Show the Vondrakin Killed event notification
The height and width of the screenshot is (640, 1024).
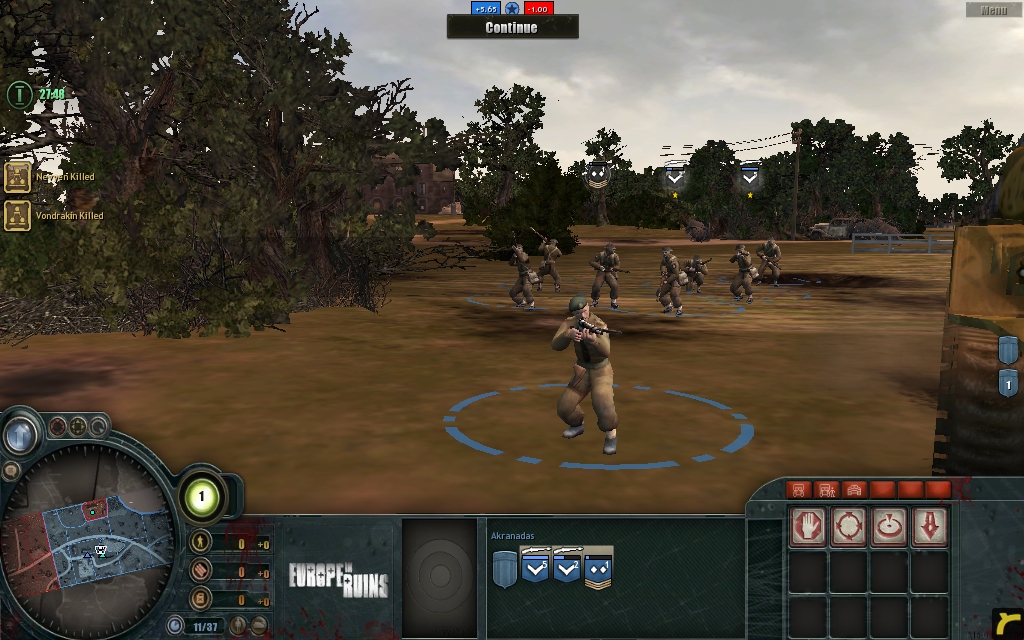click(18, 215)
